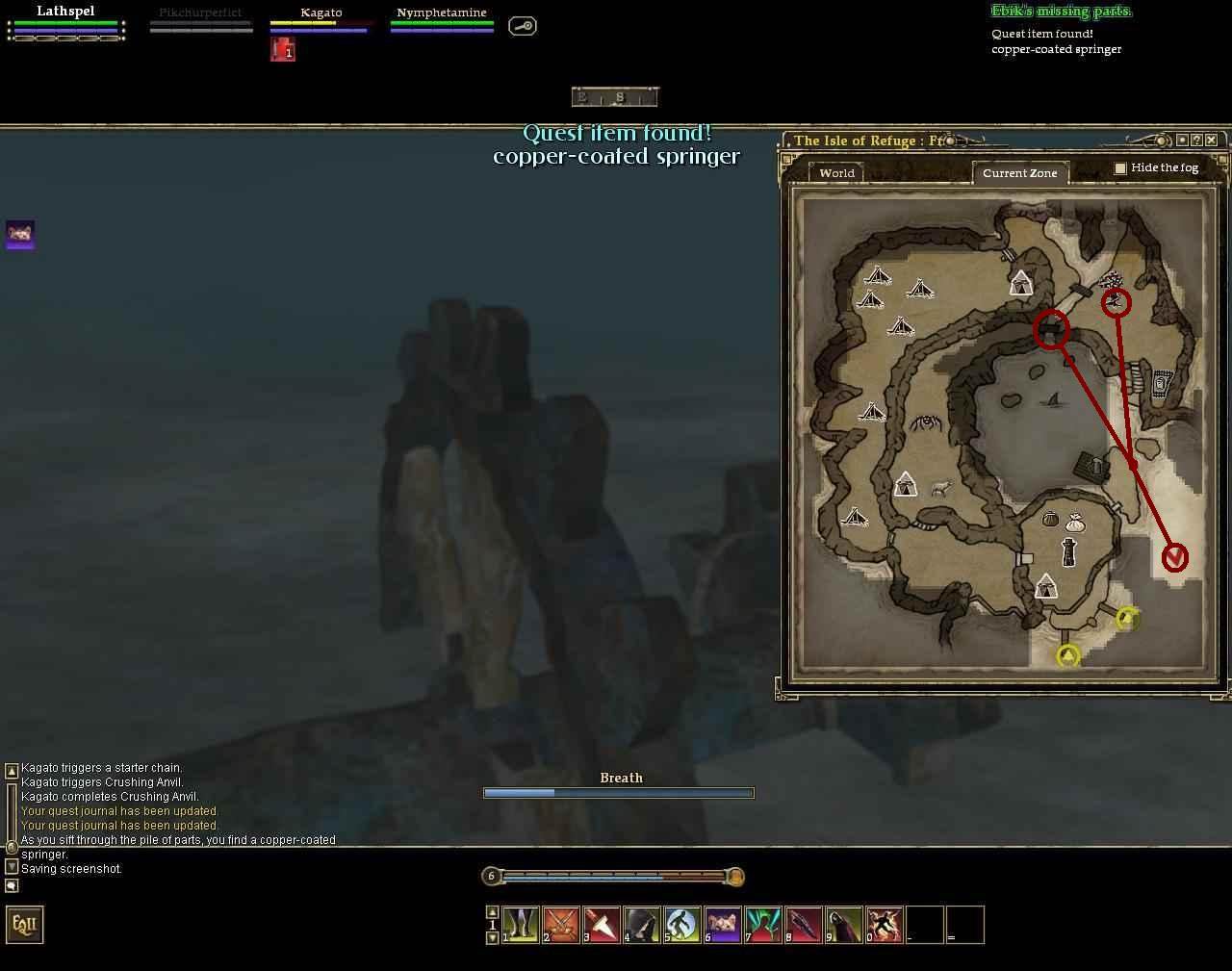Use the fiery figure ability in slot 0

pos(885,925)
